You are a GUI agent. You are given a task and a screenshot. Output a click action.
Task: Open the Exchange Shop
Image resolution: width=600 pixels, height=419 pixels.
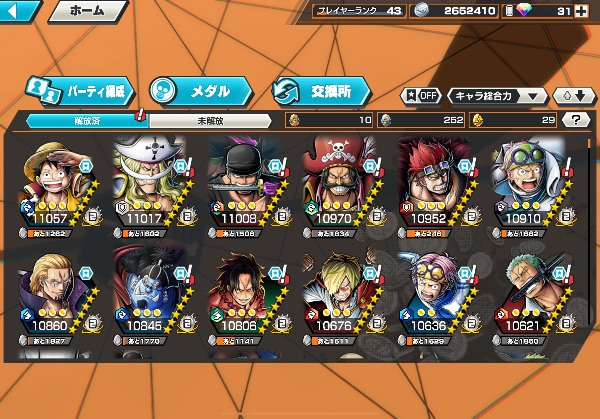point(316,90)
